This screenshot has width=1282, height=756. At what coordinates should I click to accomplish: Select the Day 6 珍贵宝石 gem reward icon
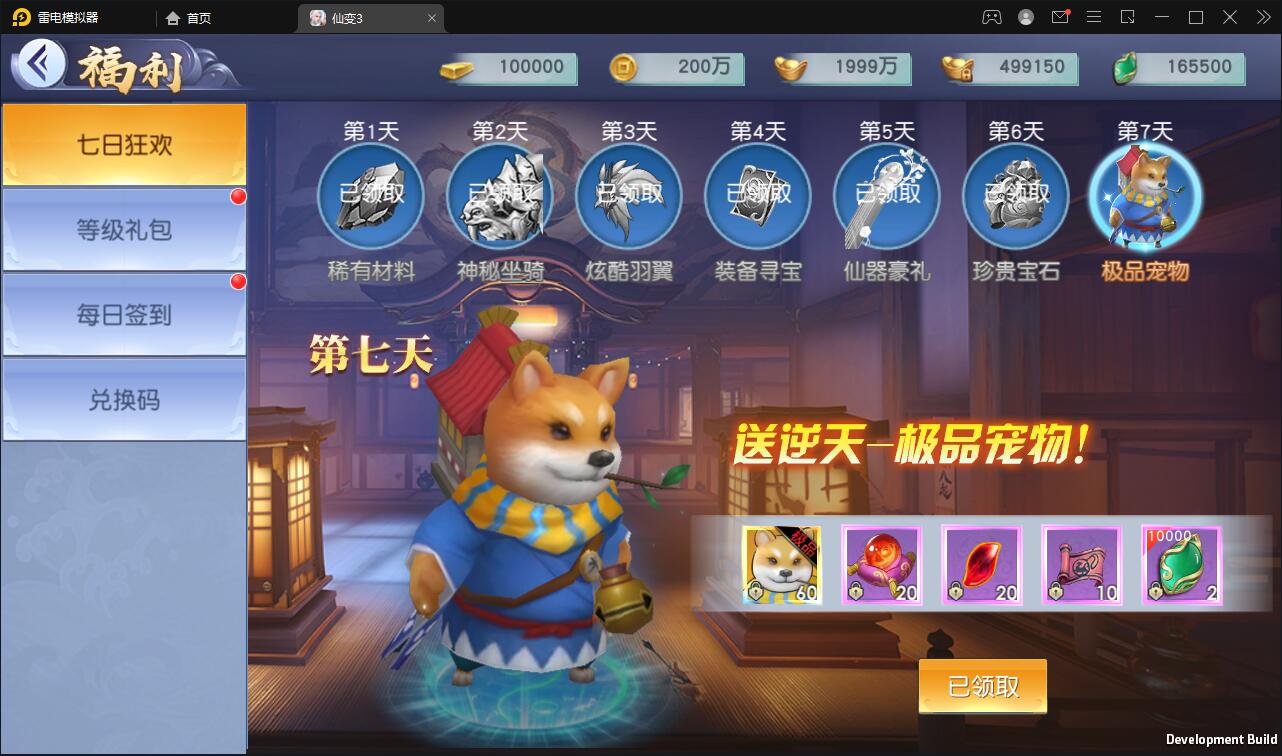[x=1015, y=197]
